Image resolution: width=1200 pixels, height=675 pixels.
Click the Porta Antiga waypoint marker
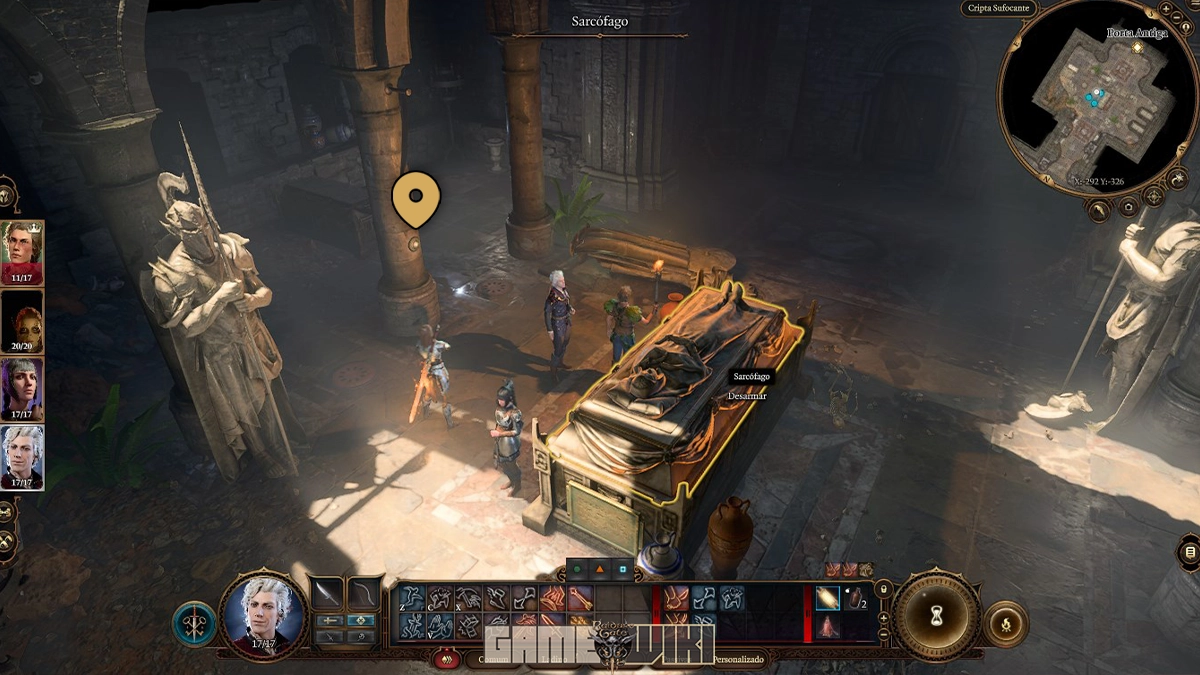pos(1137,47)
